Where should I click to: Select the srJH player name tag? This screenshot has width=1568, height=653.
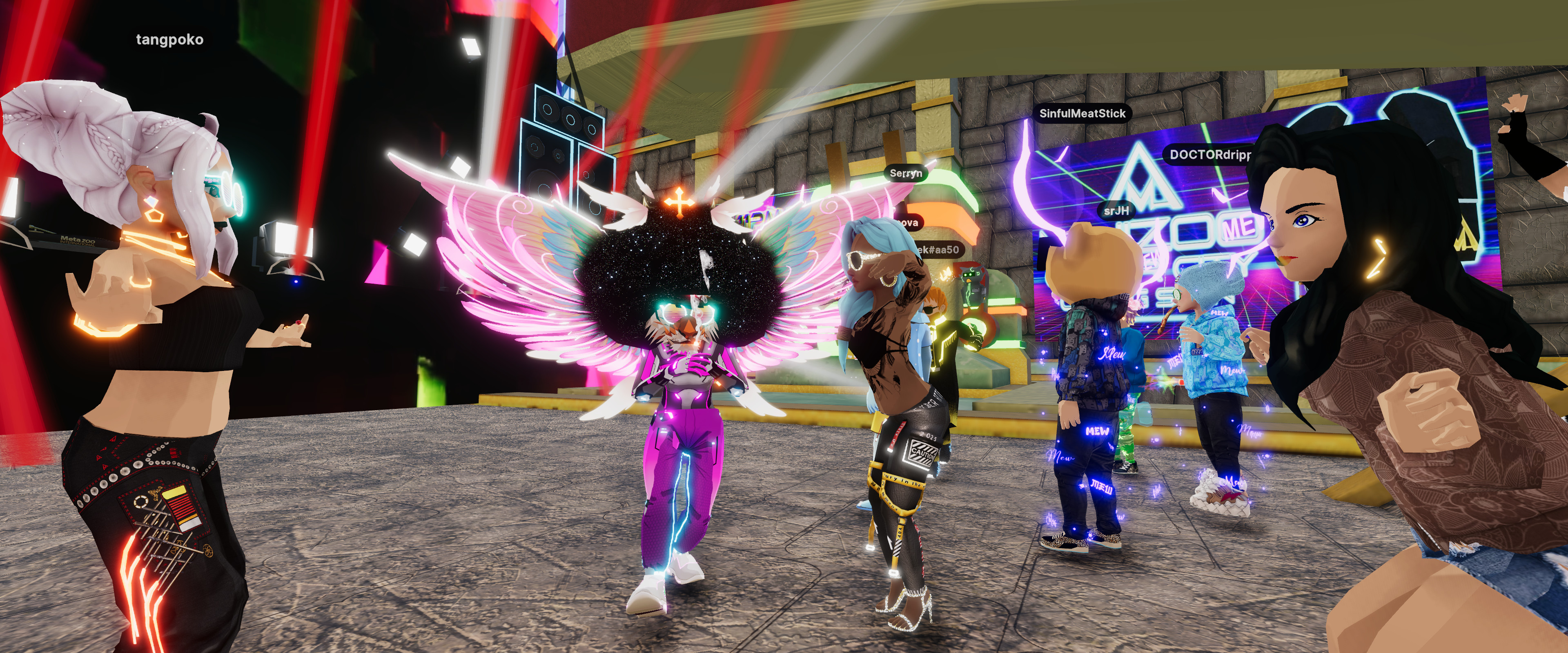[x=1116, y=211]
